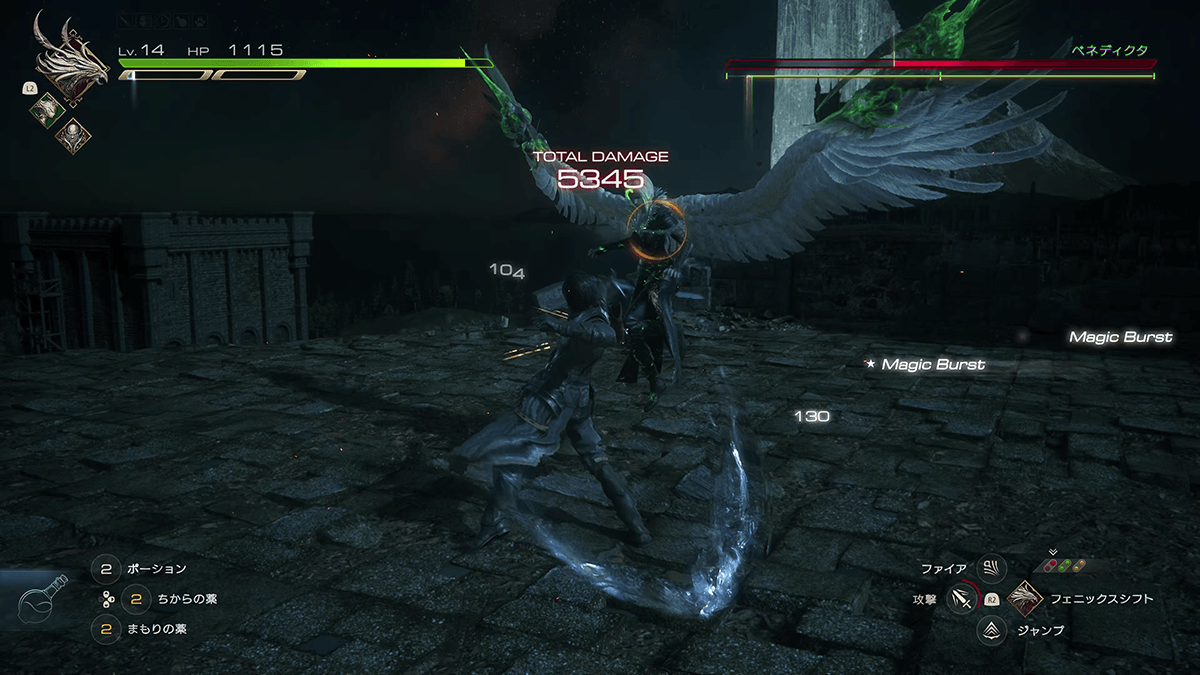Screen dimensions: 1200x675
Task: Activate the 攻撃 sword attack icon
Action: [x=961, y=599]
